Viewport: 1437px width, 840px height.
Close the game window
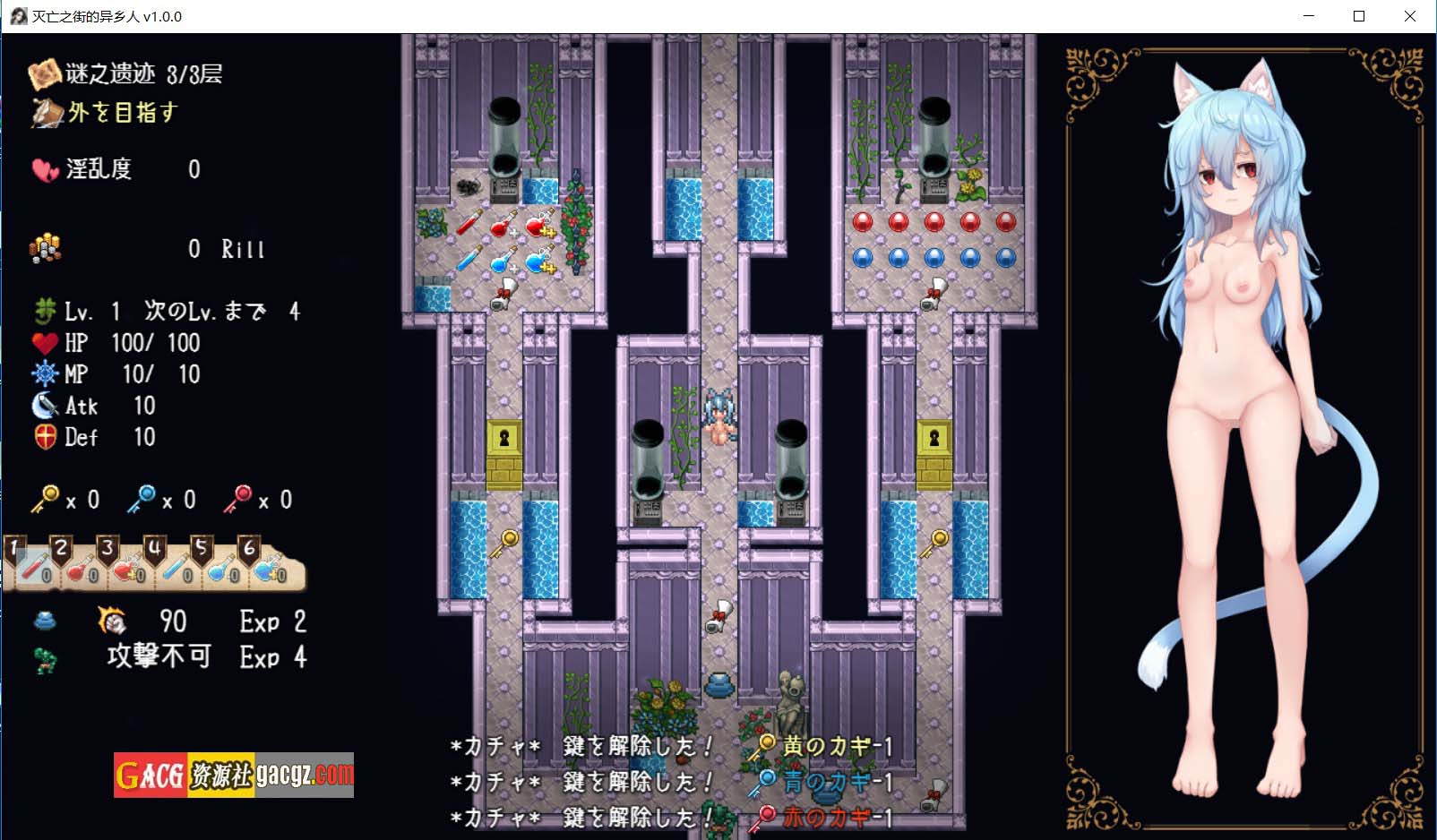pos(1410,16)
